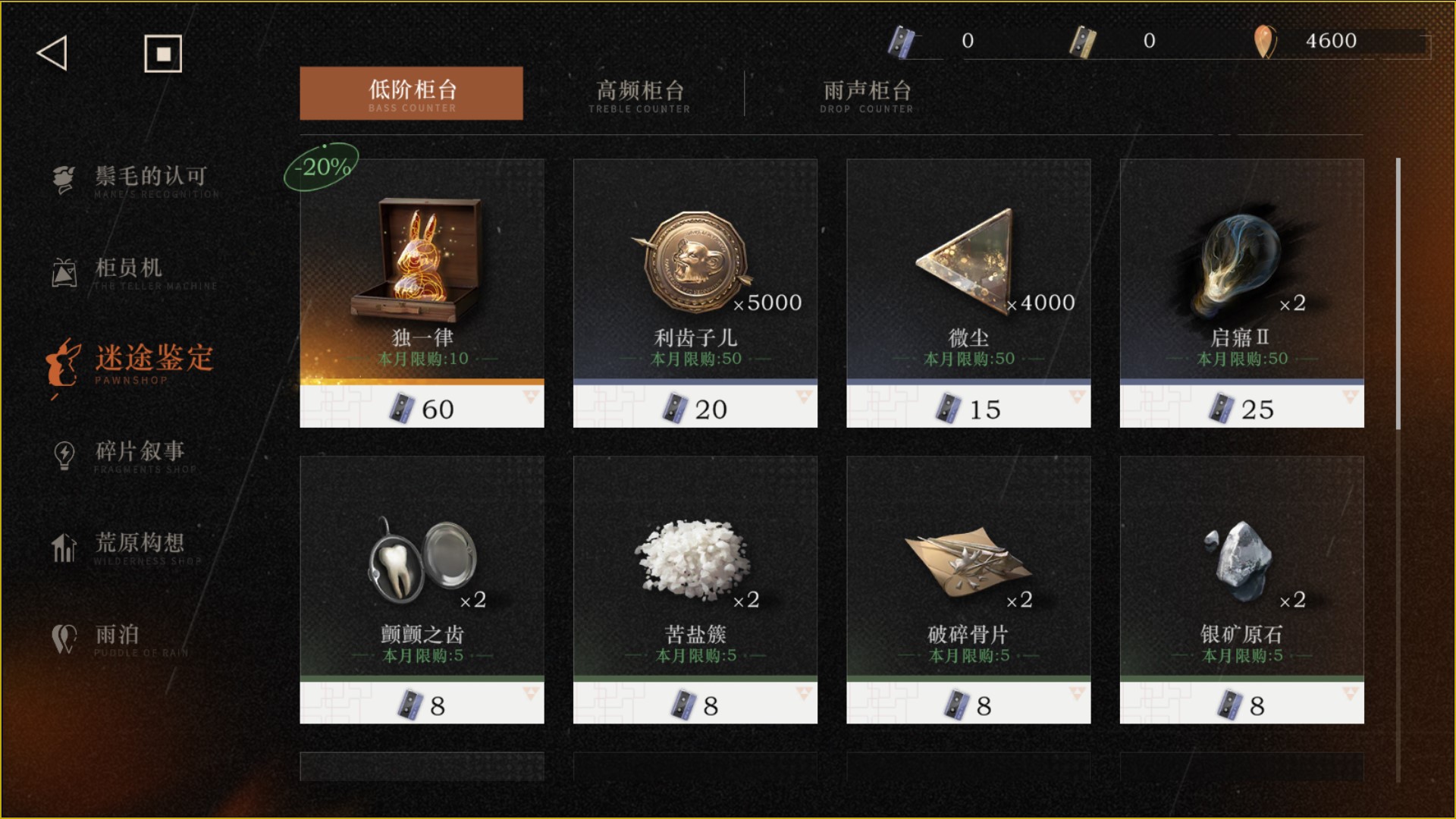Screen dimensions: 1456x819
Task: Select the 利齿子儿 coin item x5000
Action: click(695, 293)
